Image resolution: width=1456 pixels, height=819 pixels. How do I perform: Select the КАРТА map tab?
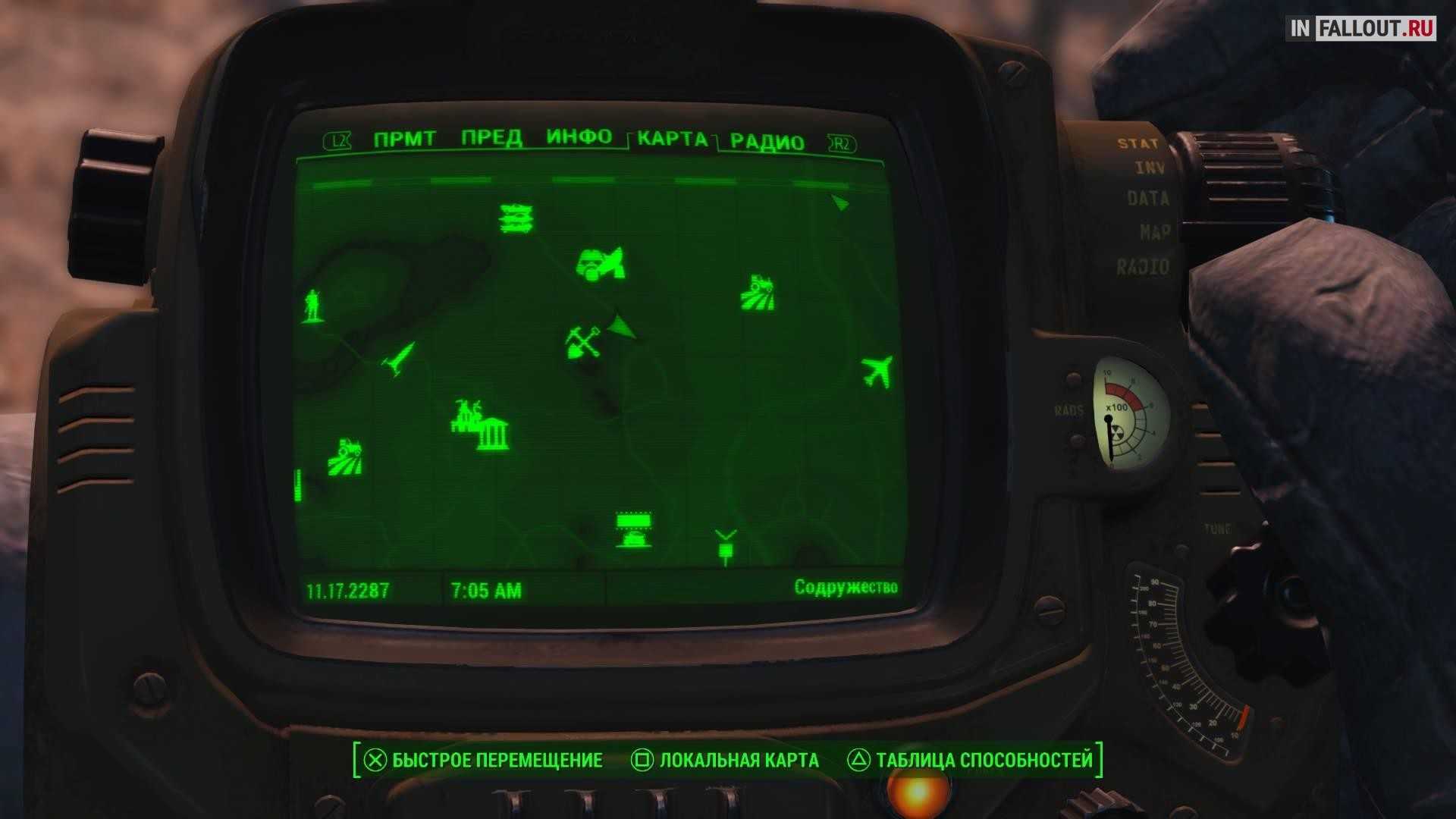point(673,139)
